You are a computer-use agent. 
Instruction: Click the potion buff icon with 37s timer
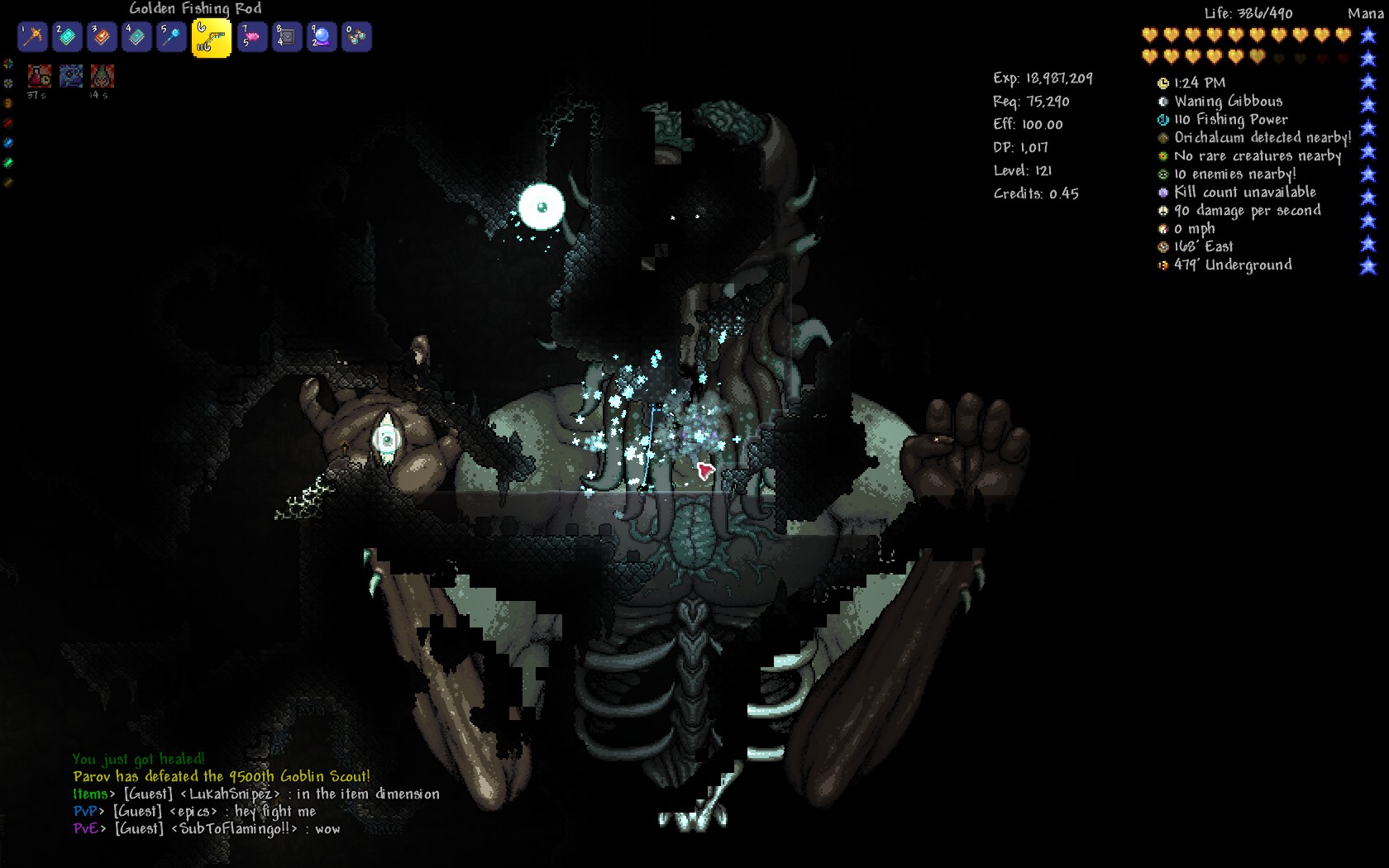(x=39, y=76)
